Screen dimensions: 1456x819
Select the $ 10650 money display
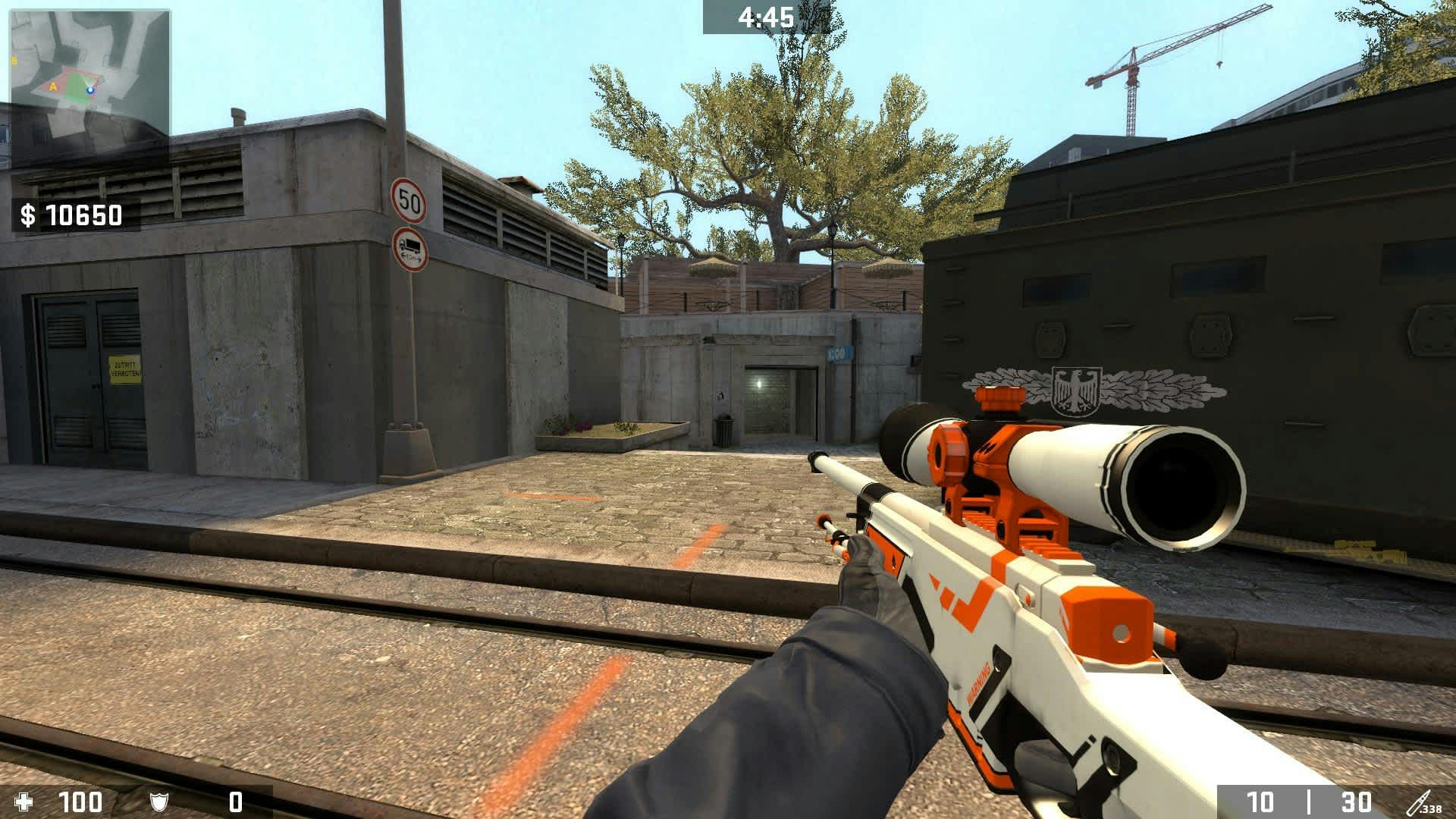tap(70, 216)
